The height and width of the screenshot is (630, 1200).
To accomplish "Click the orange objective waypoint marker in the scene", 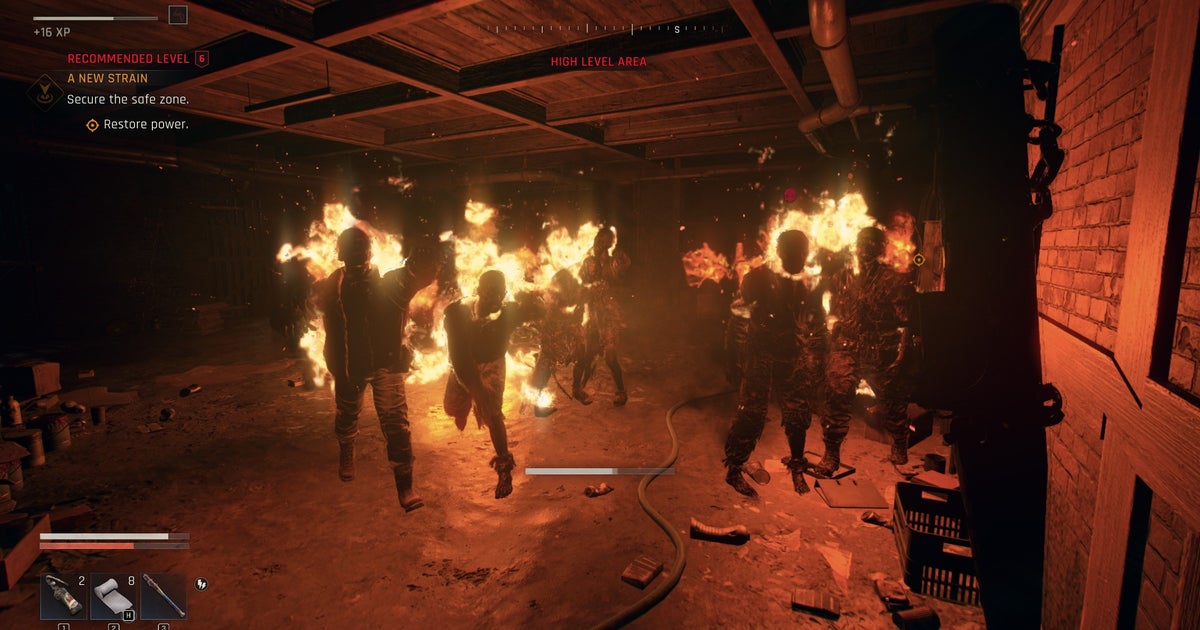I will coord(919,260).
